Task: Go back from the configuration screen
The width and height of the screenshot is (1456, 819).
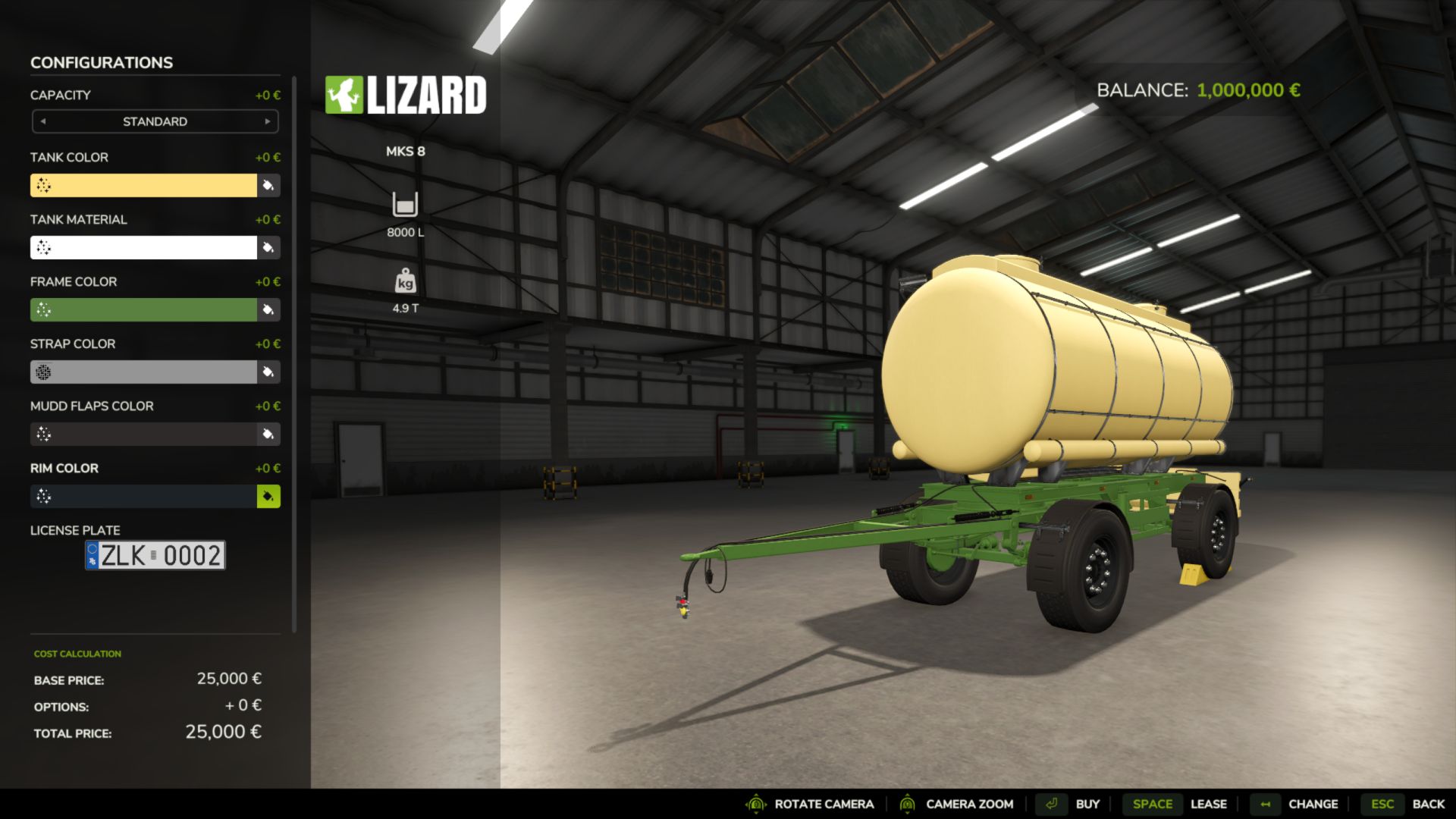Action: pos(1407,804)
